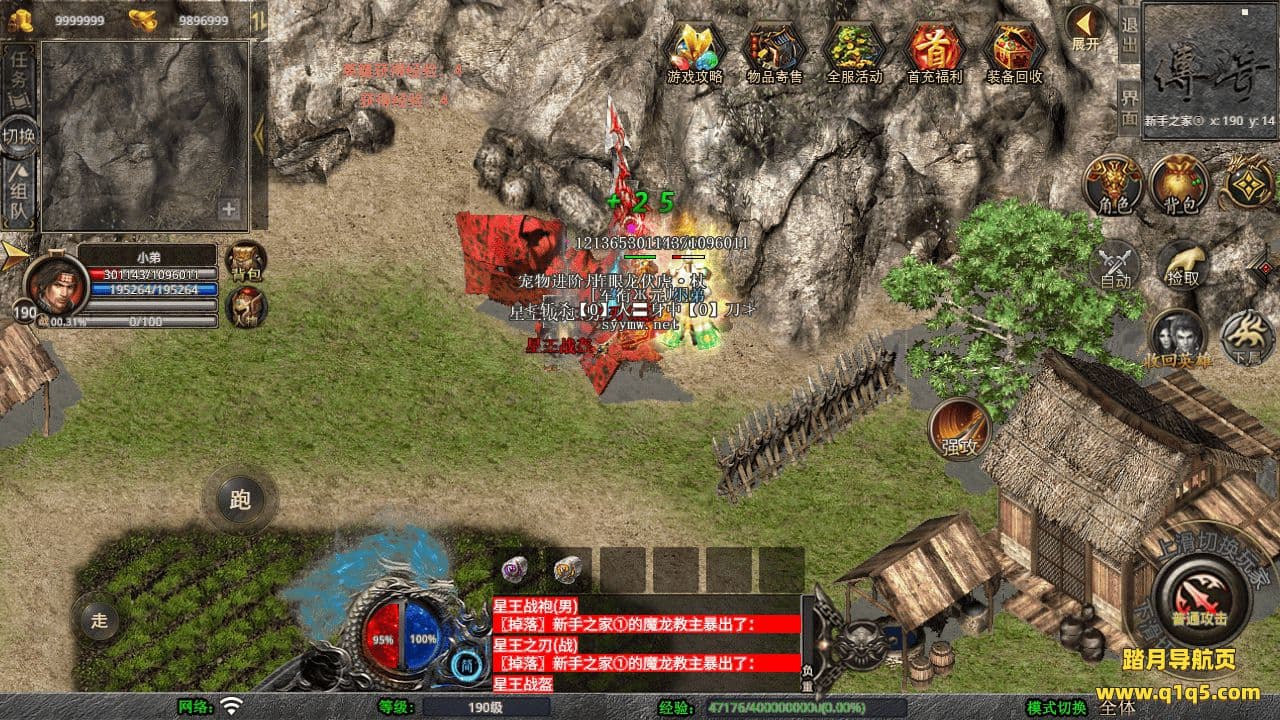
Task: Open the 装备回收 equipment recycling icon
Action: coord(1014,48)
